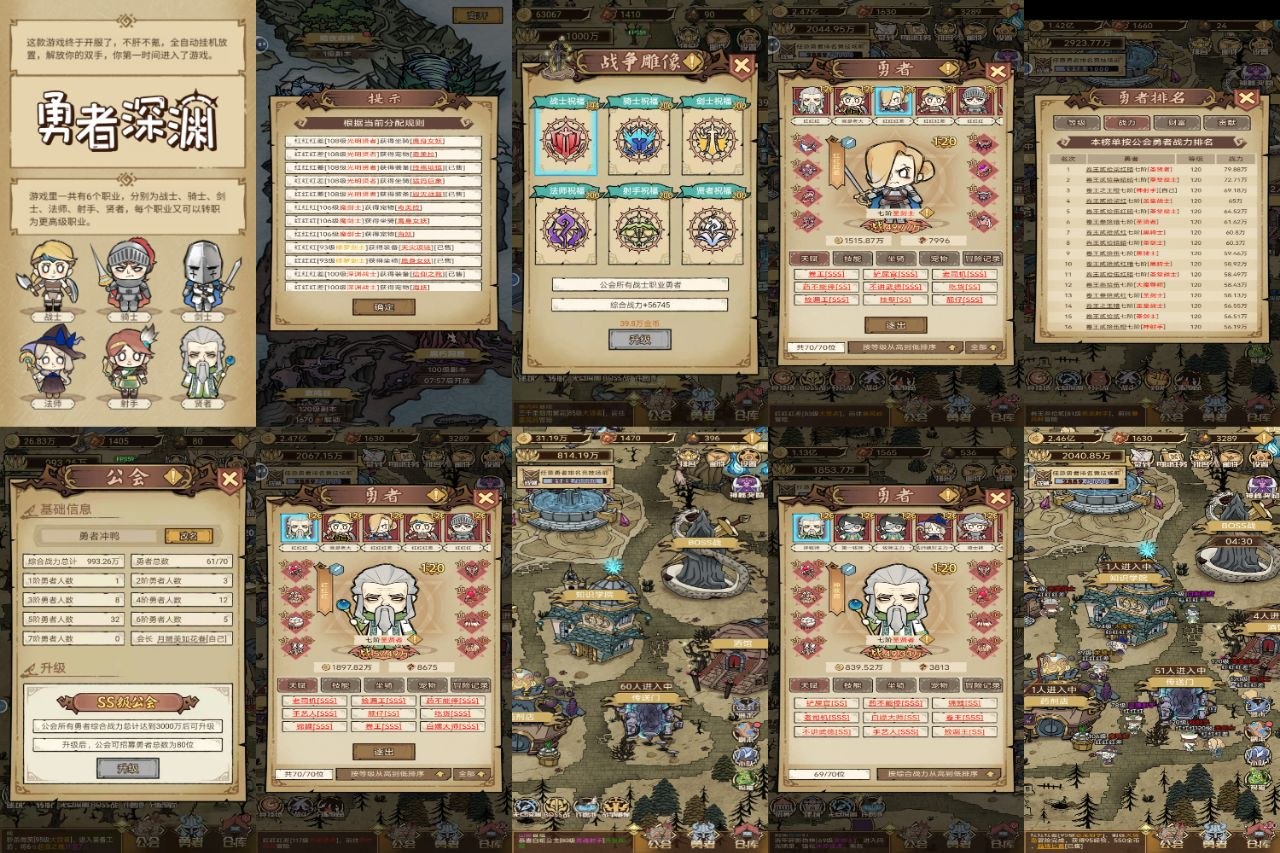Viewport: 1280px width, 853px height.
Task: Close the 公会 guild panel
Action: coord(230,478)
